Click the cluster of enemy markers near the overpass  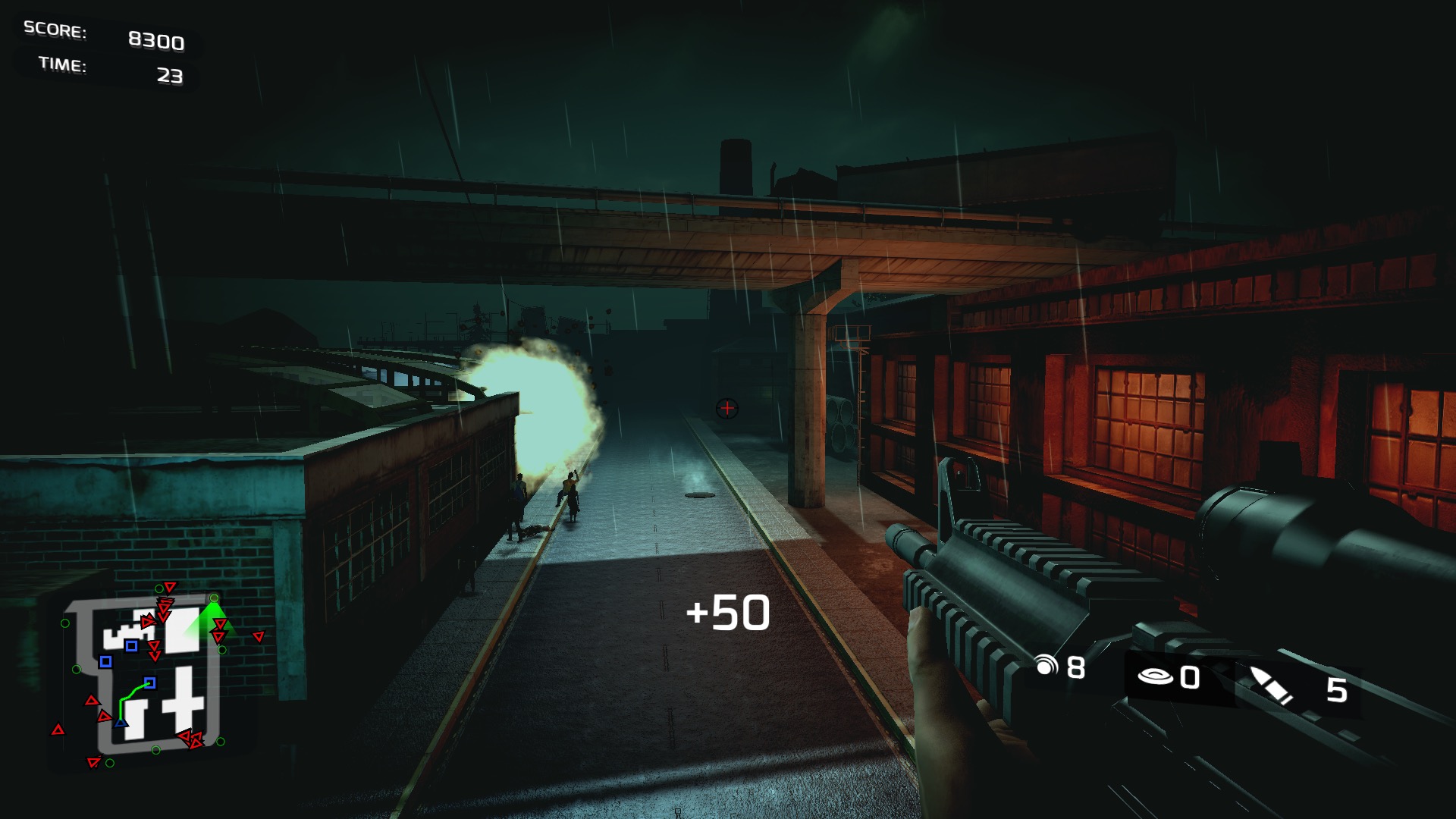[x=164, y=607]
